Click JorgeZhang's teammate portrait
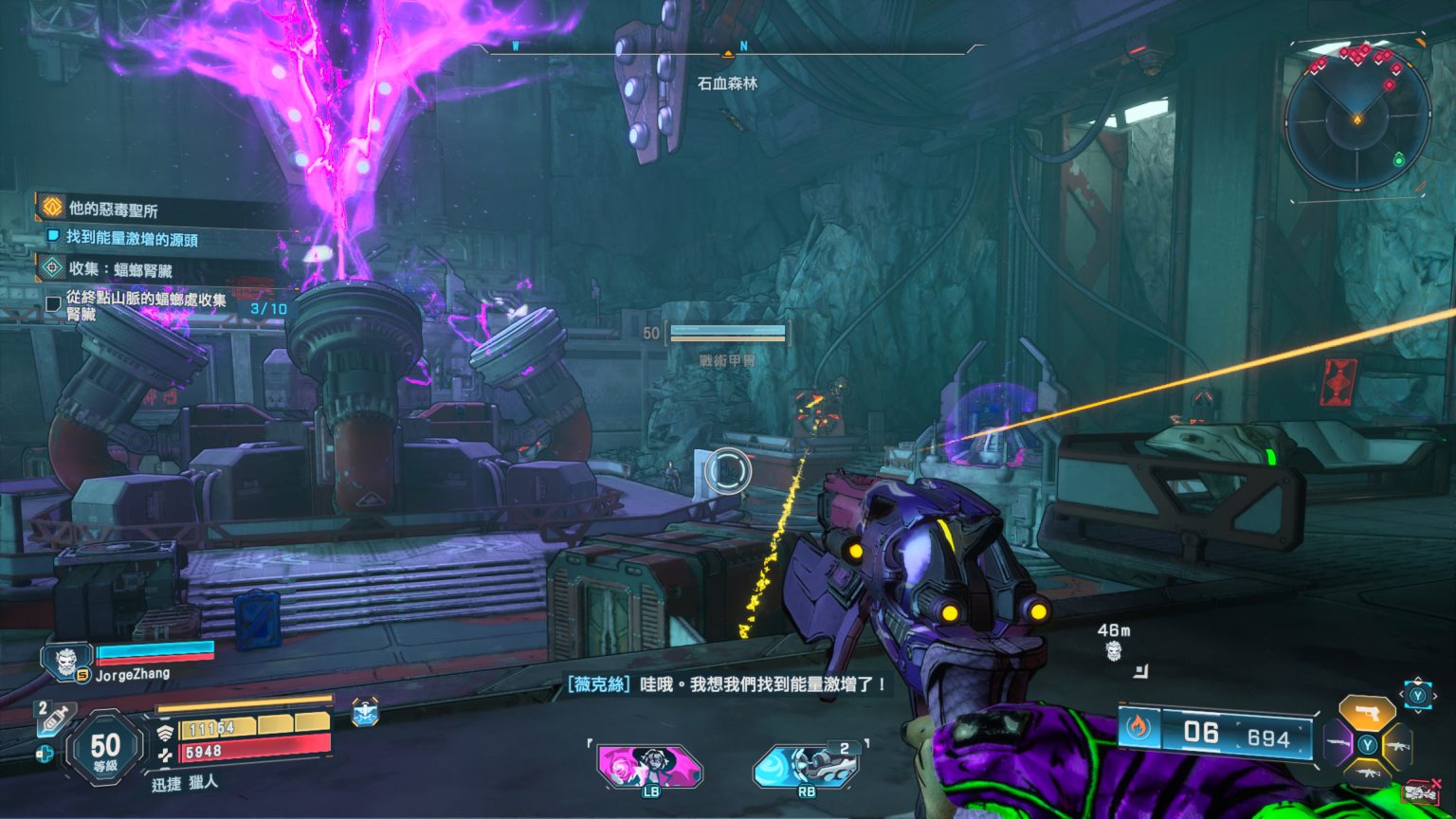The width and height of the screenshot is (1456, 819). (x=66, y=661)
